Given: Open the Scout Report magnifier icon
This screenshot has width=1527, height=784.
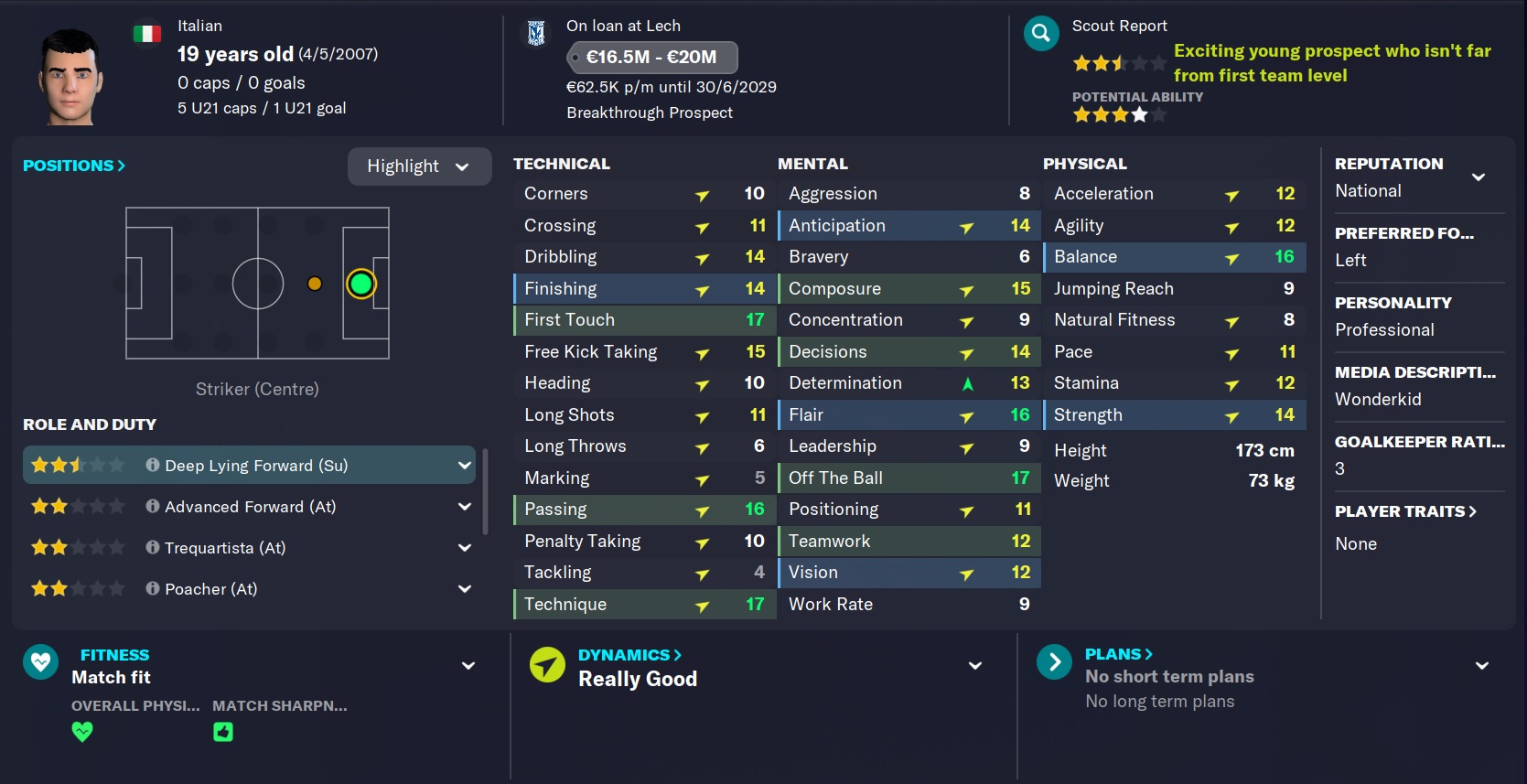Looking at the screenshot, I should 1040,35.
